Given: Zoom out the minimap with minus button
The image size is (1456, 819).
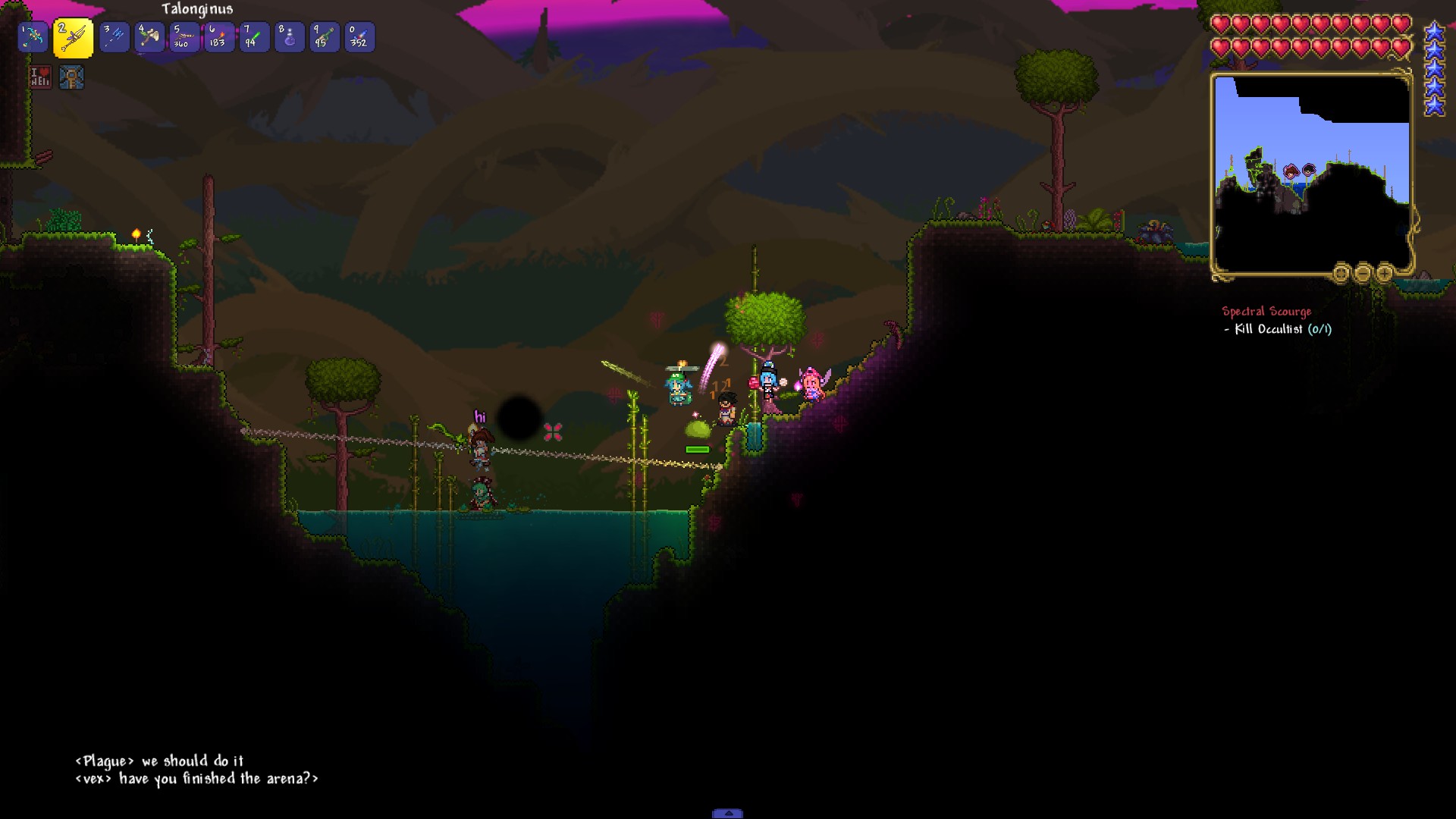Looking at the screenshot, I should [1363, 273].
